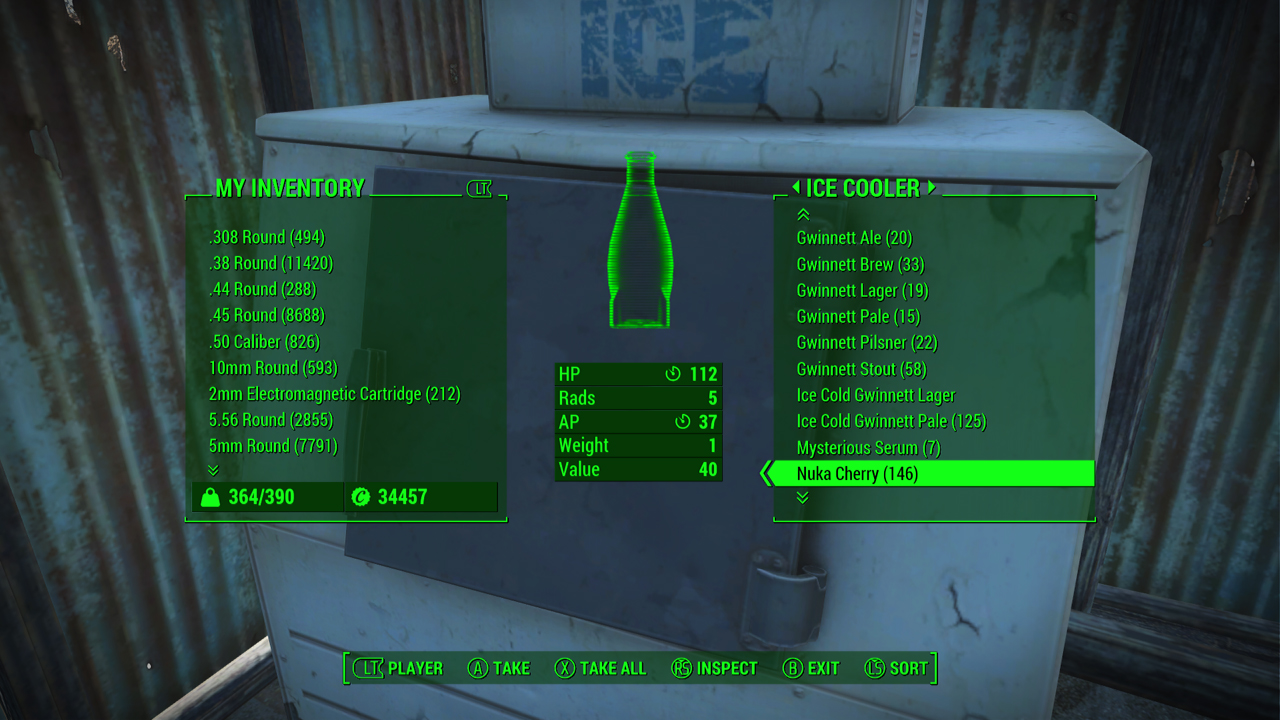Select the 5mm Round stack
Viewport: 1280px width, 720px height.
click(x=273, y=446)
